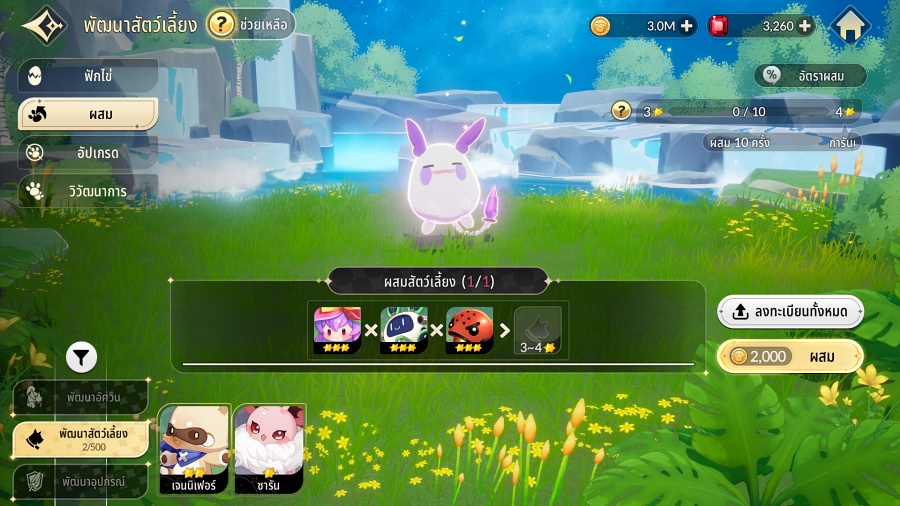Add more gold coins with plus
Screen dimensions: 900x506
tap(687, 26)
